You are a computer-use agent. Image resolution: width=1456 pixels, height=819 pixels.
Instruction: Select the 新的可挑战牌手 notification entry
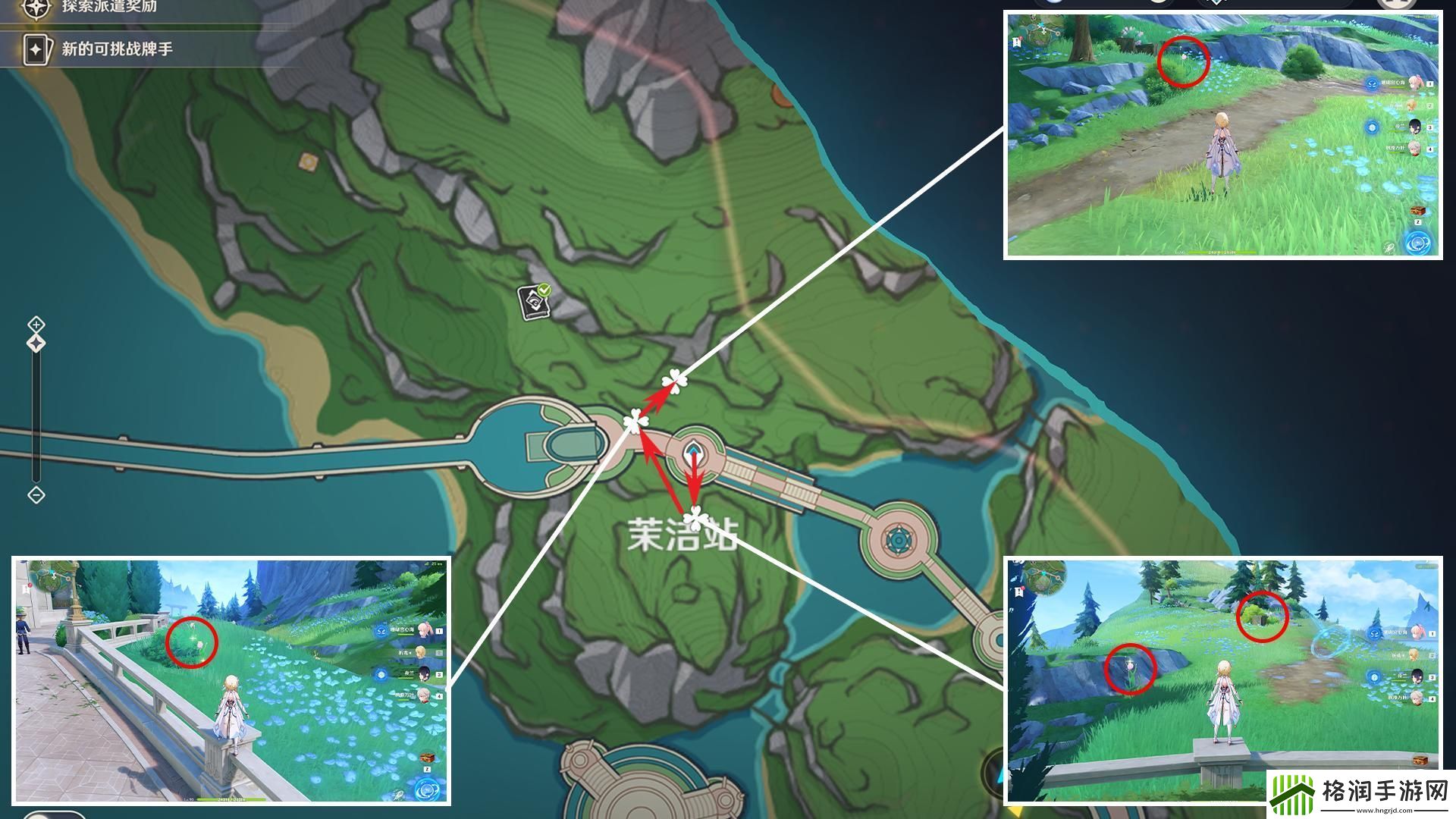116,49
